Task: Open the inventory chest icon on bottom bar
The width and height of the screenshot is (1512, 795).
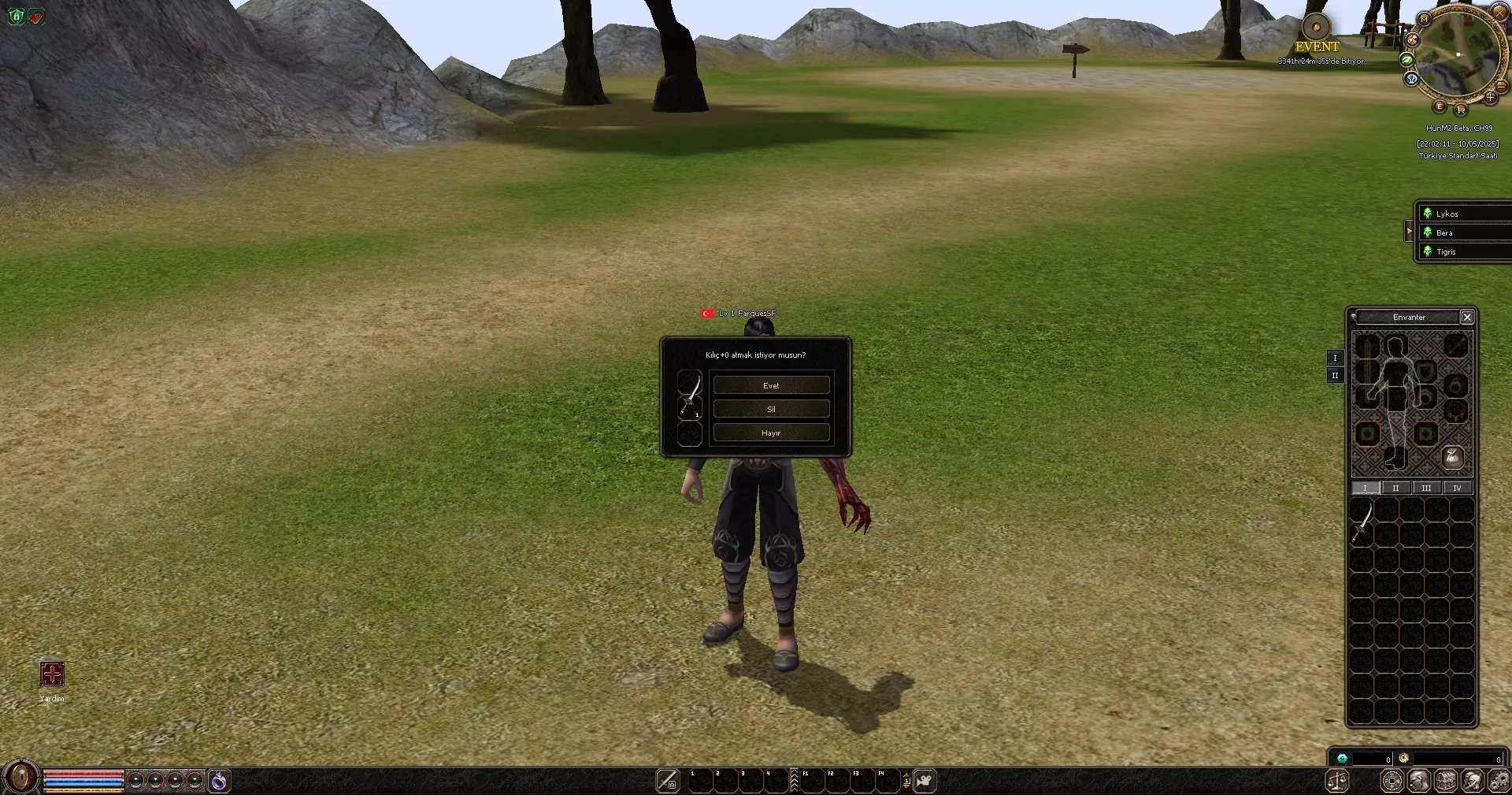Action: (x=1446, y=782)
